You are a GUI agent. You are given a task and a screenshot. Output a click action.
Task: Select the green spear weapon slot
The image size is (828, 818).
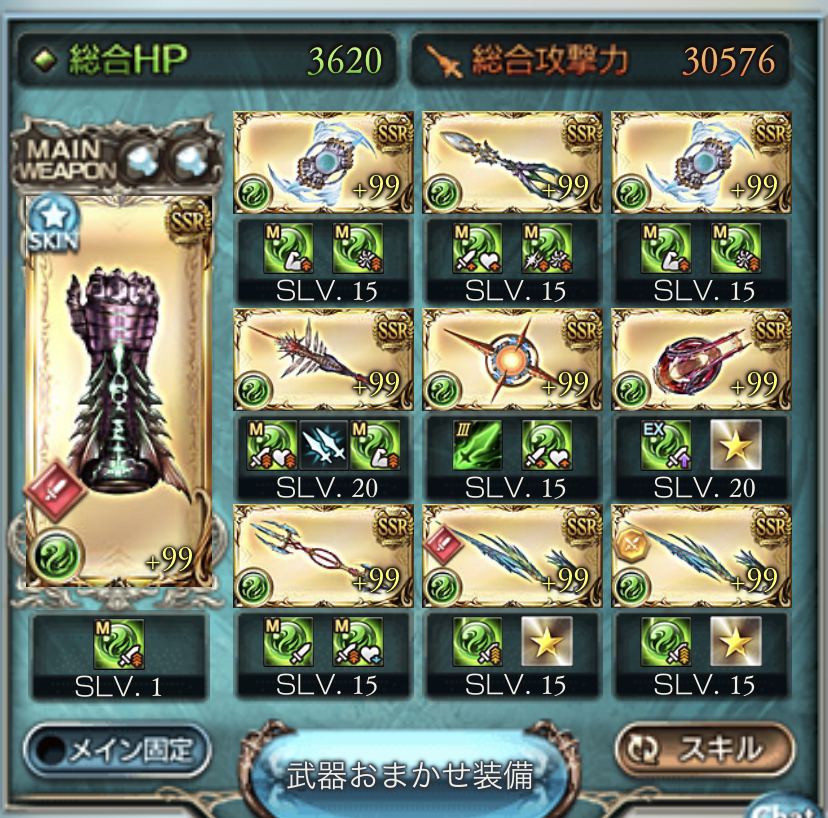[x=511, y=162]
